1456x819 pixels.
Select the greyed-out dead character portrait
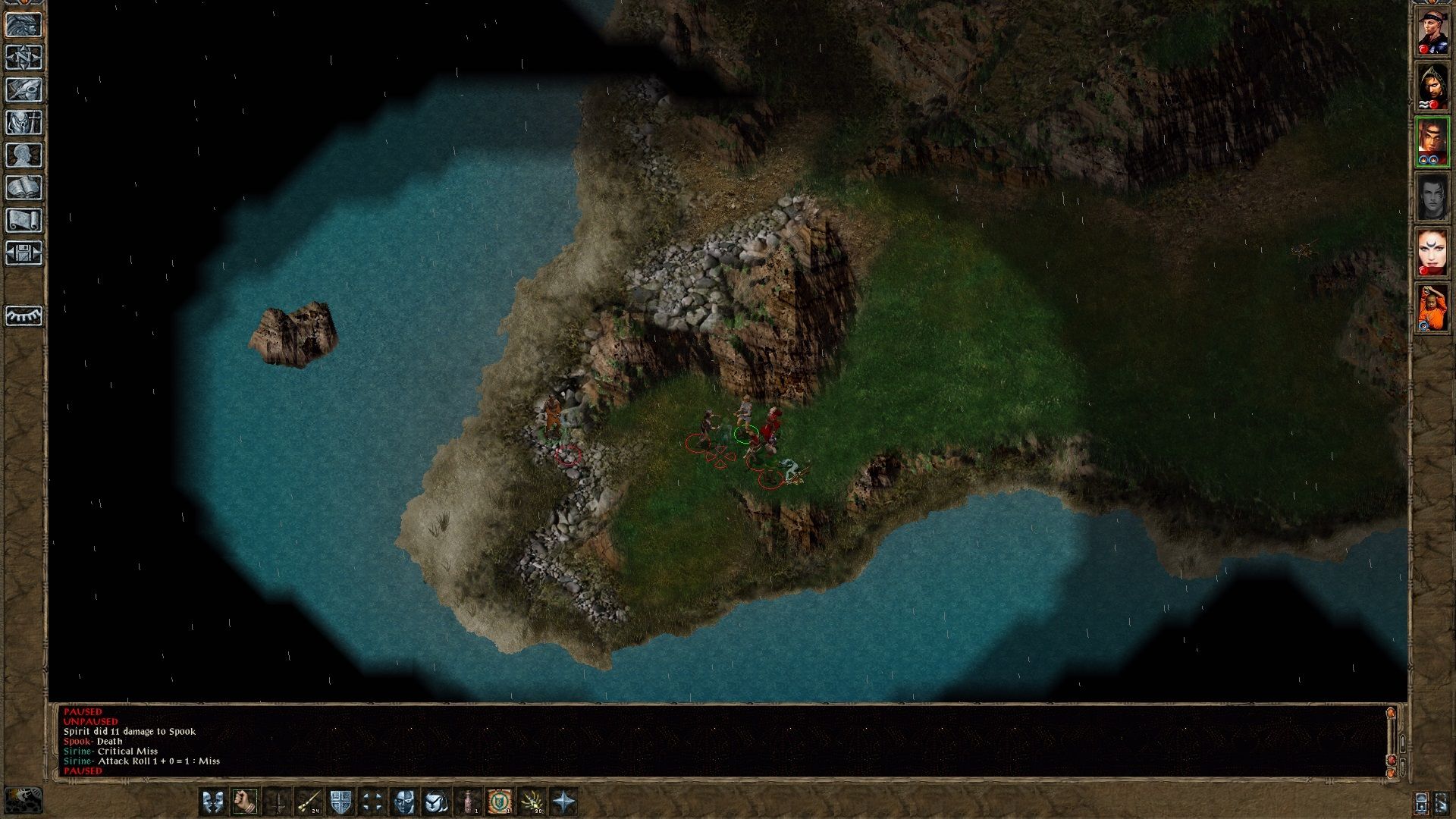click(x=1432, y=197)
